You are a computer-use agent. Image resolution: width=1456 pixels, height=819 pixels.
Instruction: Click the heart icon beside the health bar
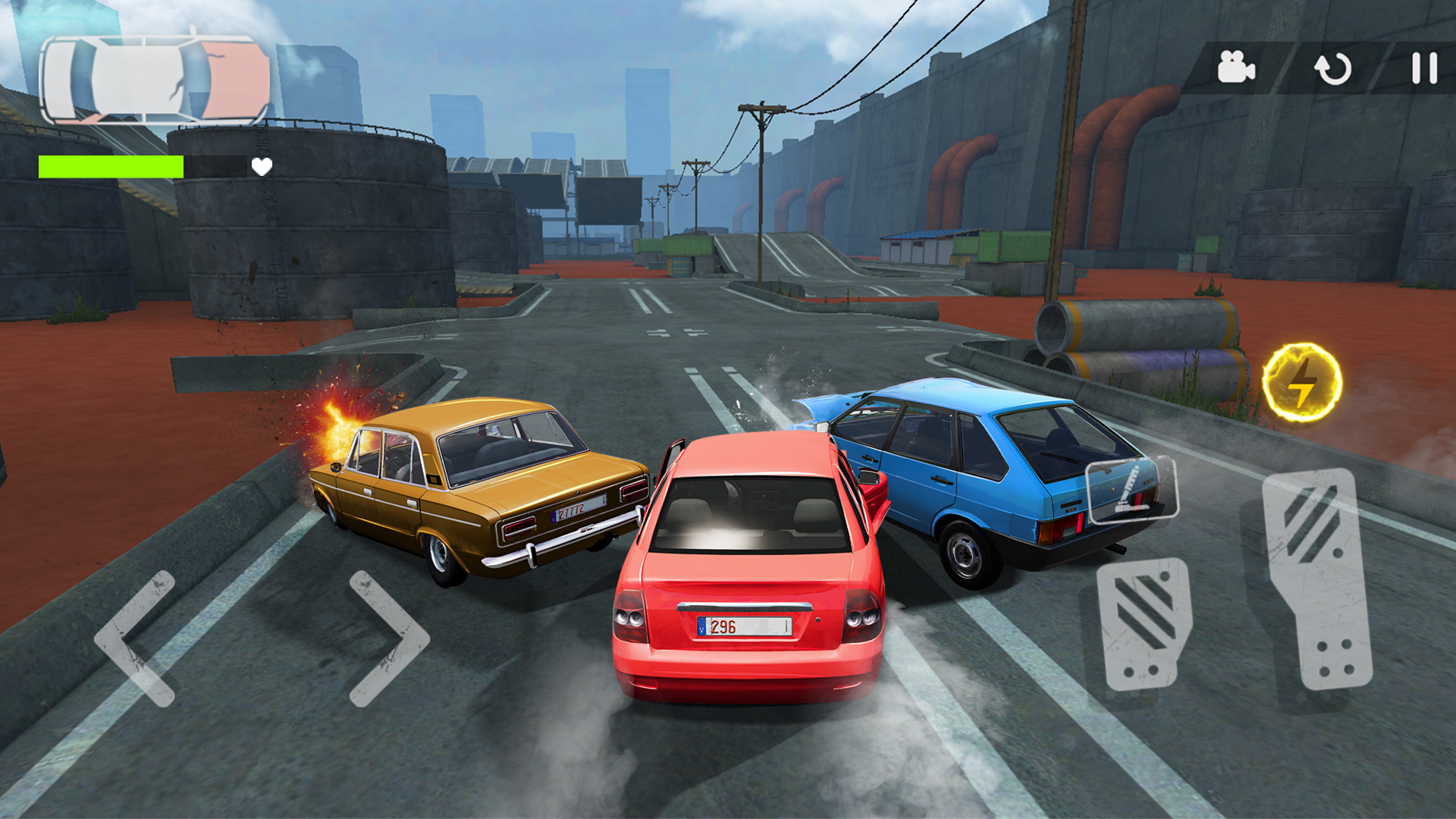262,166
